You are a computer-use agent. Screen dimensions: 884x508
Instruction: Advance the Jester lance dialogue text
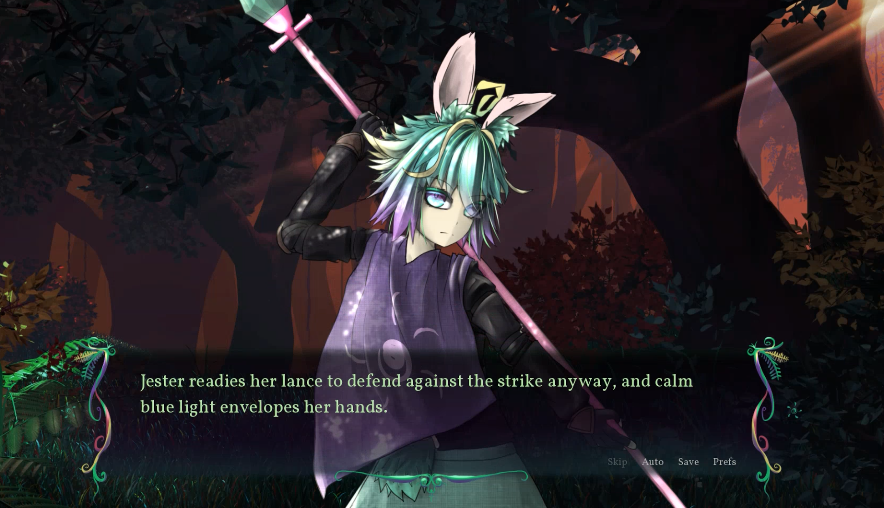pyautogui.click(x=416, y=395)
